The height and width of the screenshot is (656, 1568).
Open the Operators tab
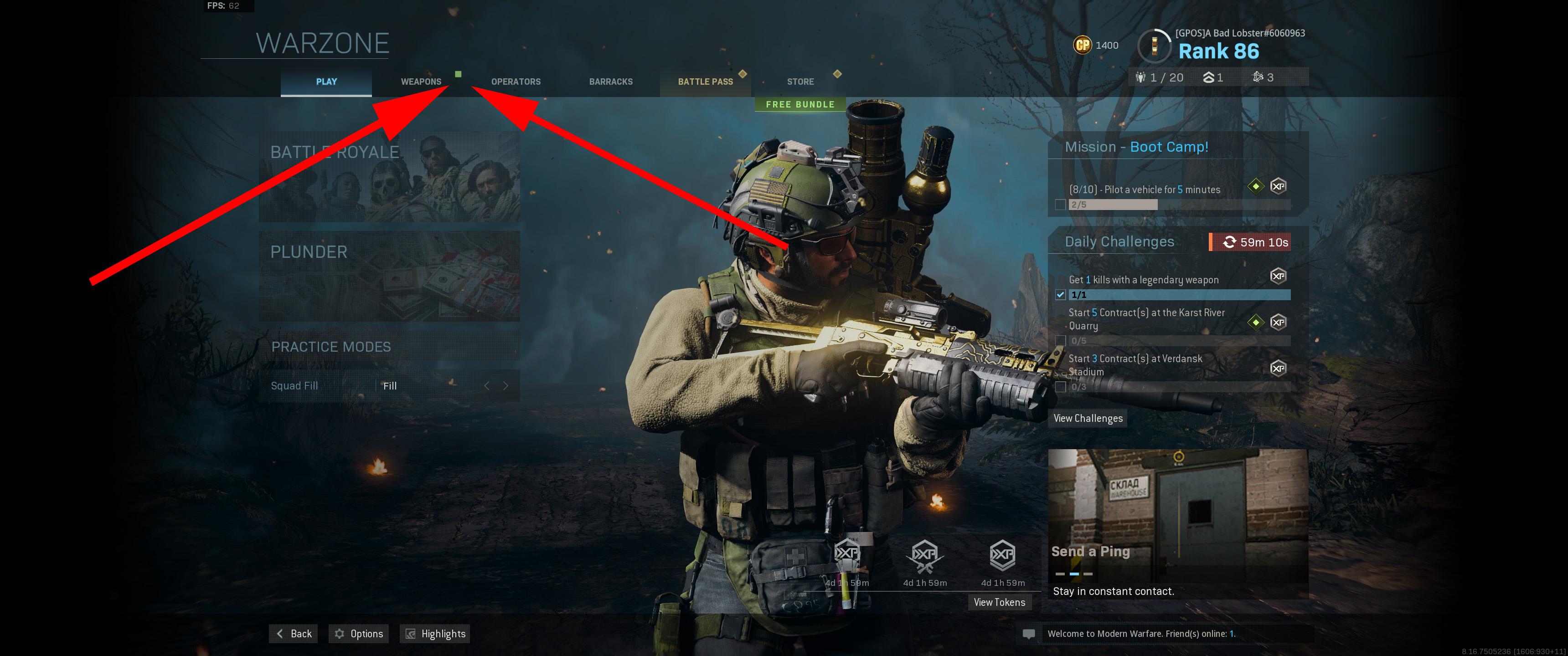[x=516, y=82]
